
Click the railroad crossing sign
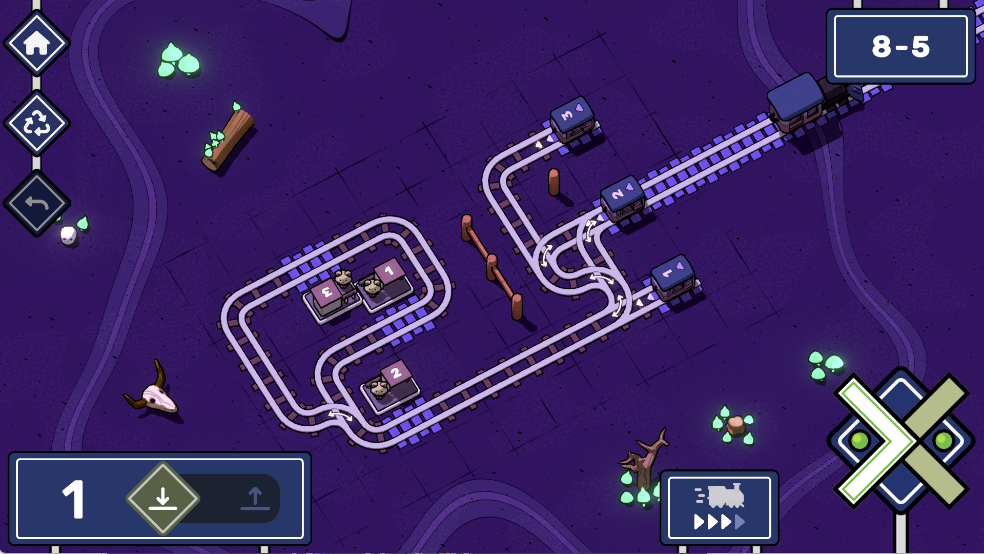tap(900, 440)
